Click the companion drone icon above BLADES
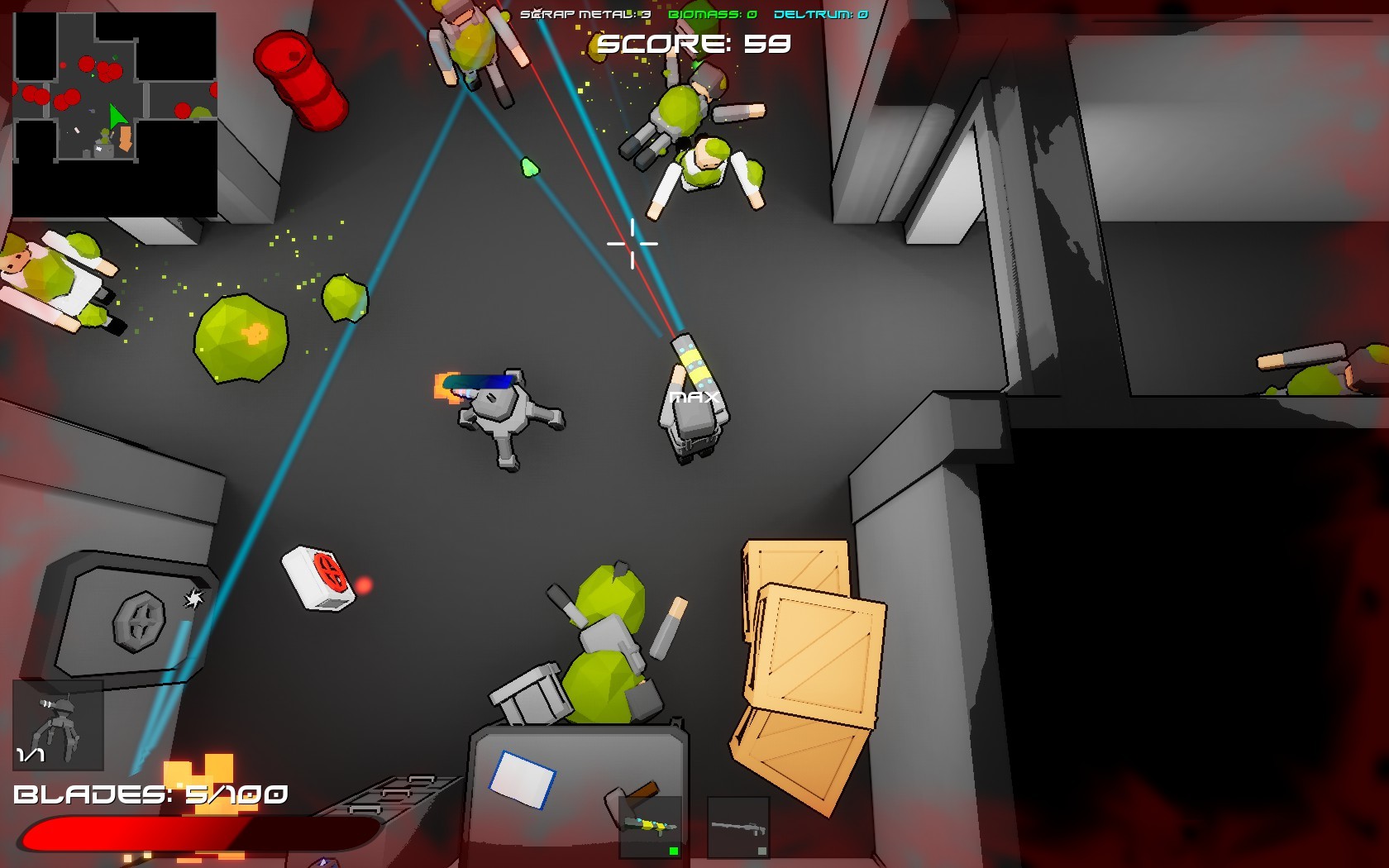Viewport: 1389px width, 868px height. 60,723
